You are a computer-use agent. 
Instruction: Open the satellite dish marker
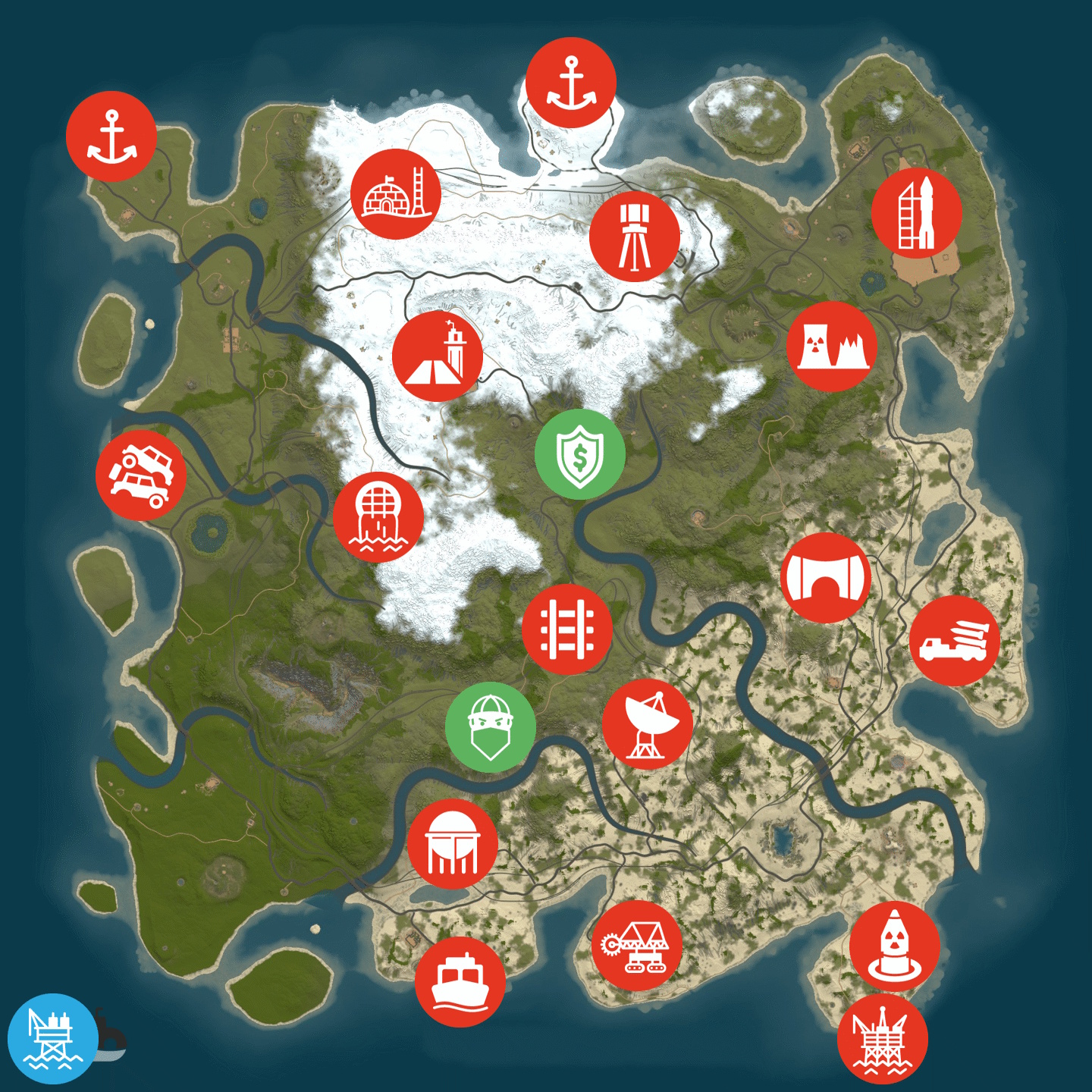[647, 724]
